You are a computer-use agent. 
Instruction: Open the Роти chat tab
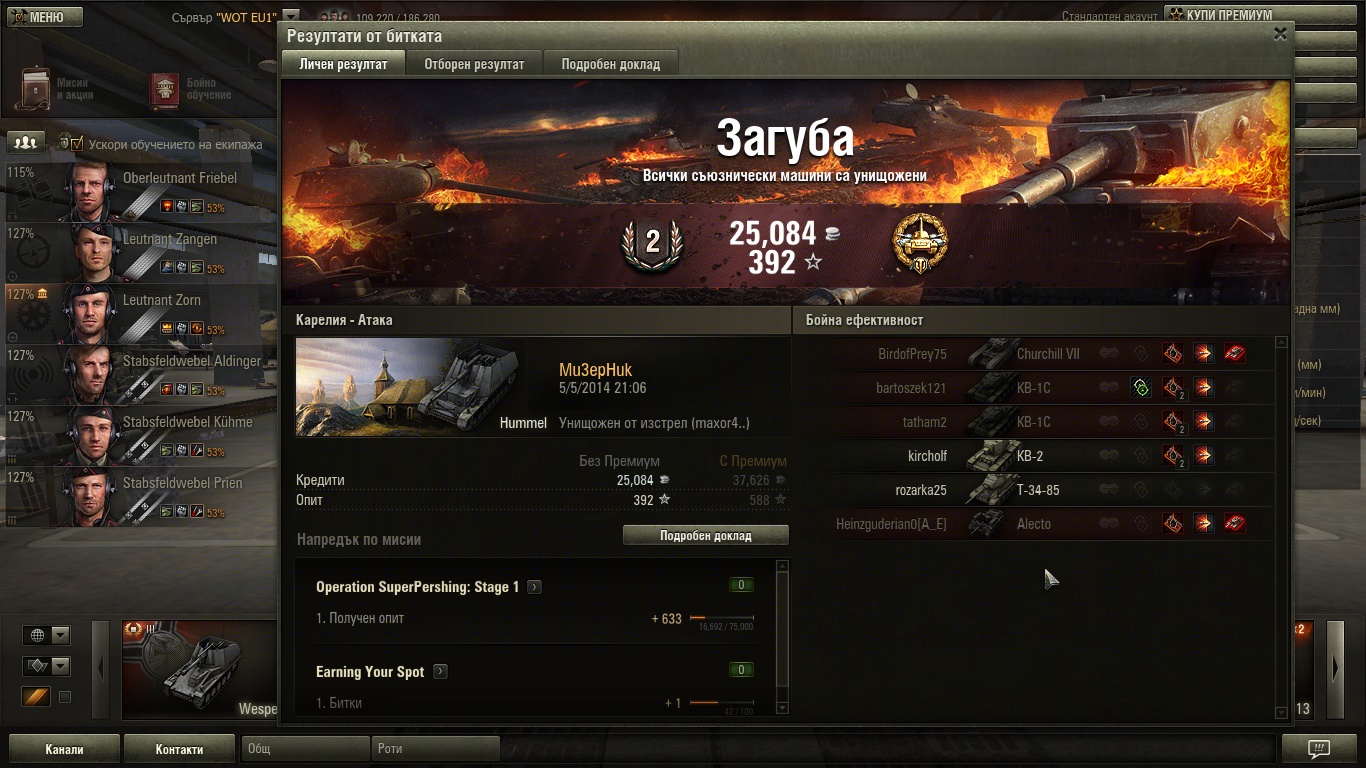pos(435,749)
